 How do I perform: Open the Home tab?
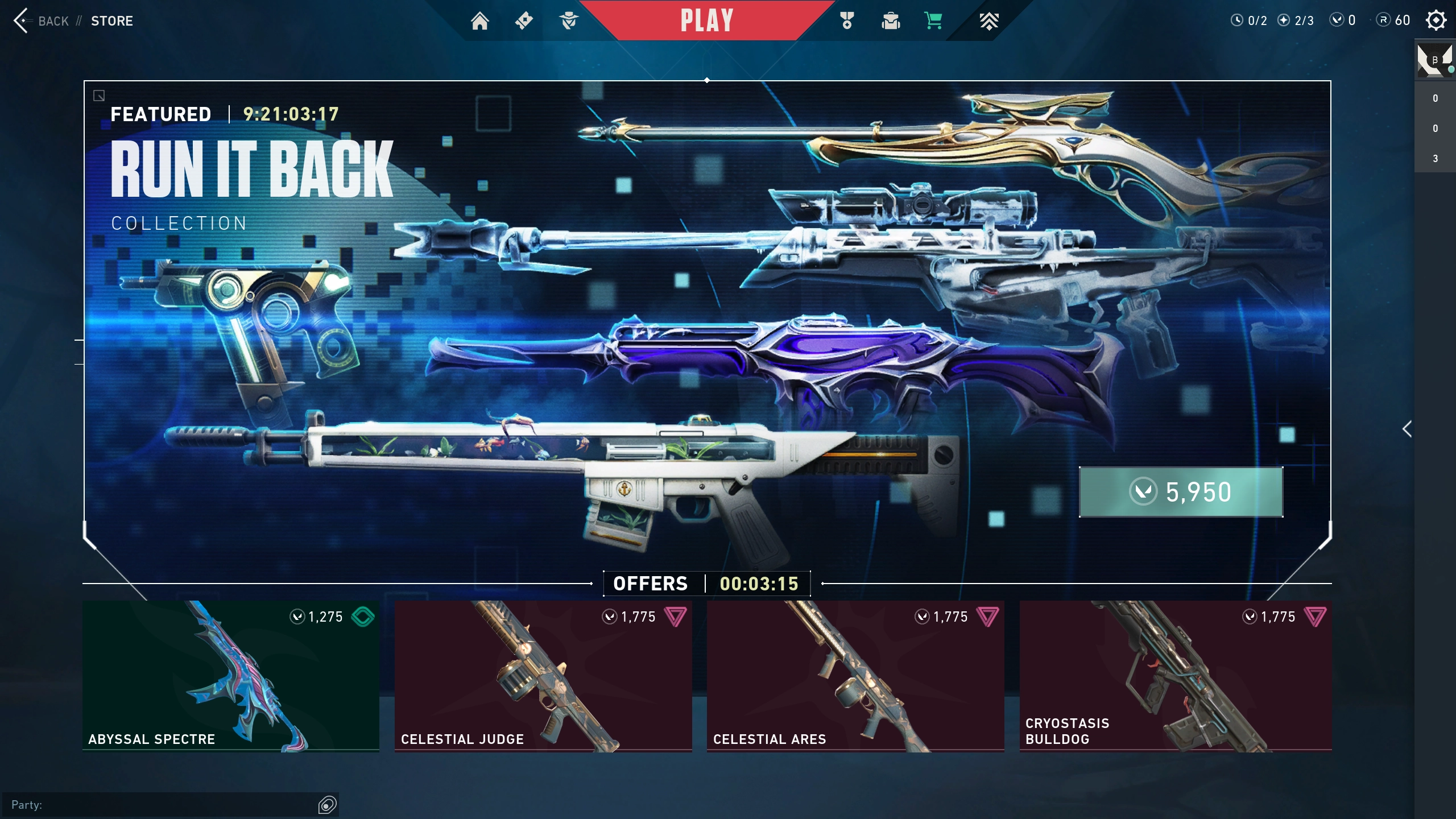coord(479,21)
